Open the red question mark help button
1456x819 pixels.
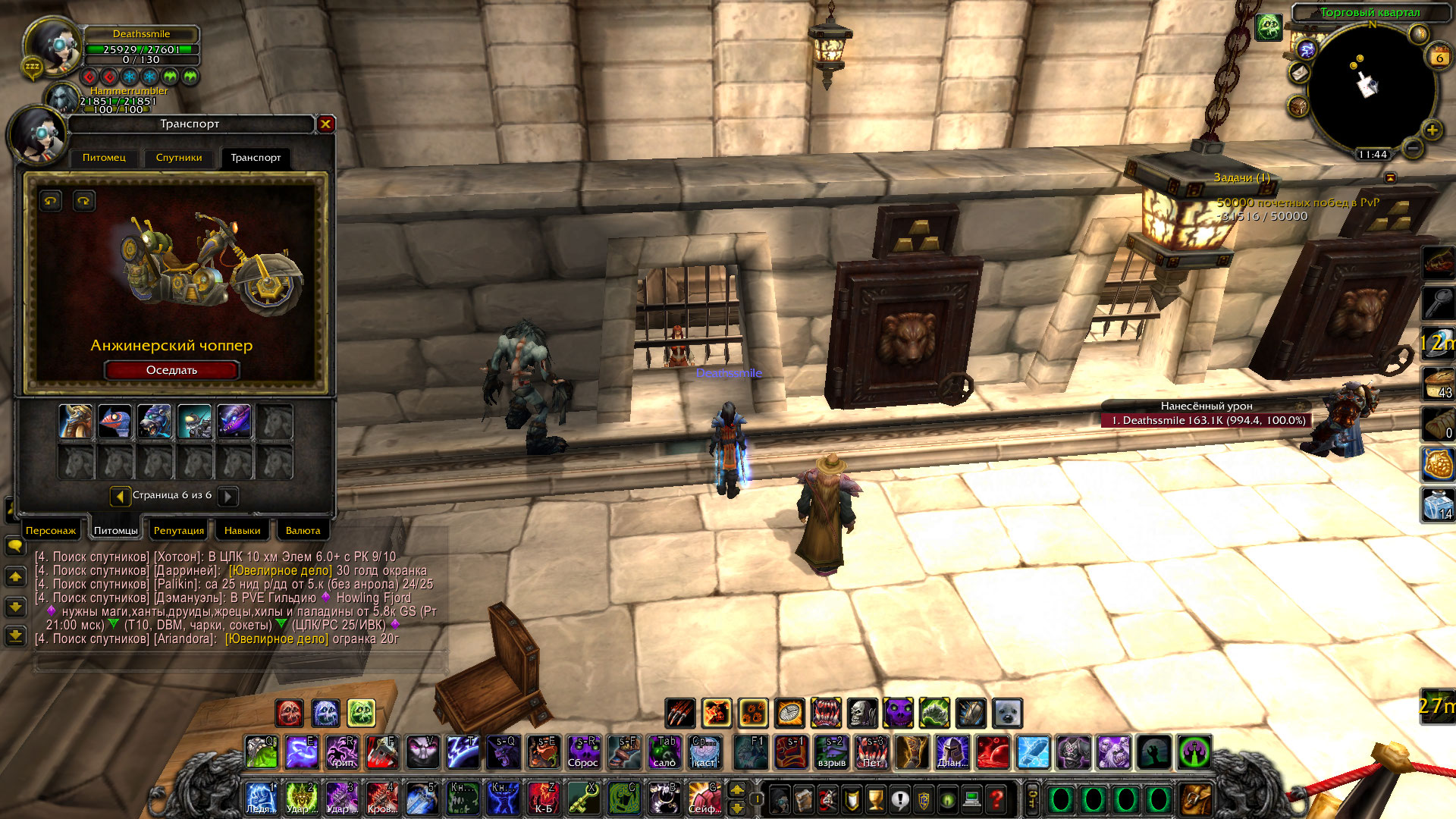tap(996, 799)
